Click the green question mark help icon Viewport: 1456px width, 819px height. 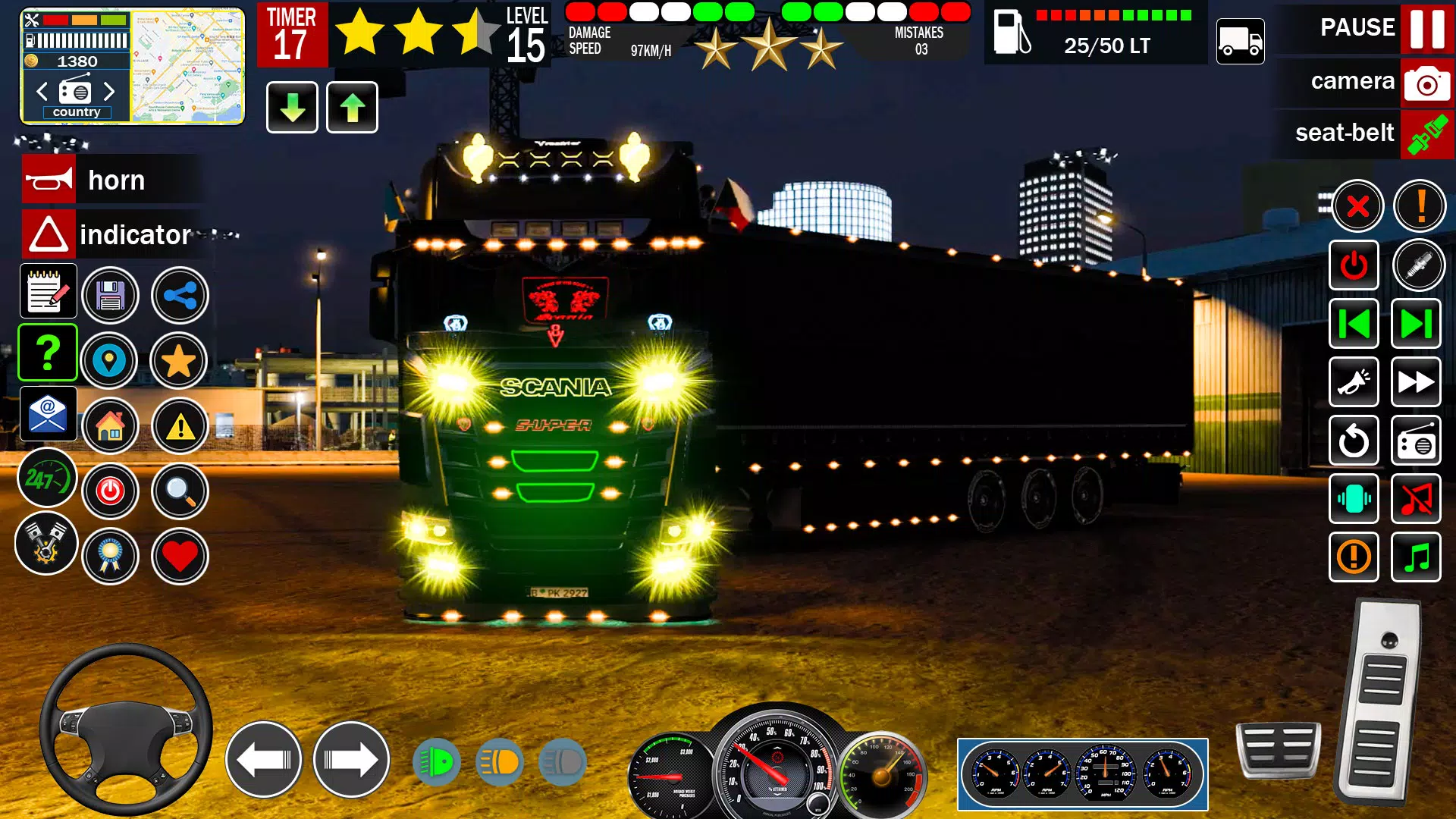(x=48, y=353)
